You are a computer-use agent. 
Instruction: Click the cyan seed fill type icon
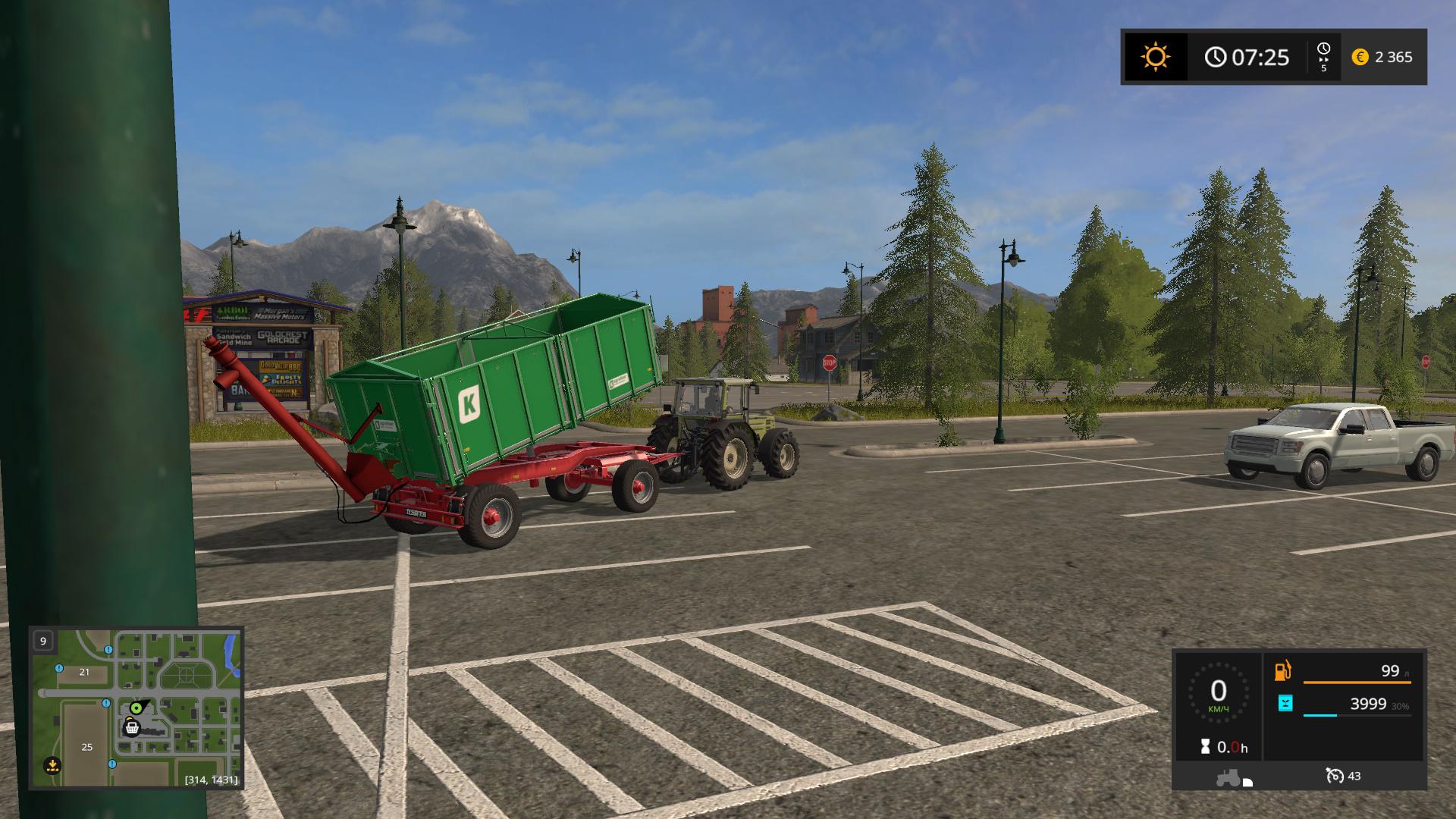[1285, 704]
